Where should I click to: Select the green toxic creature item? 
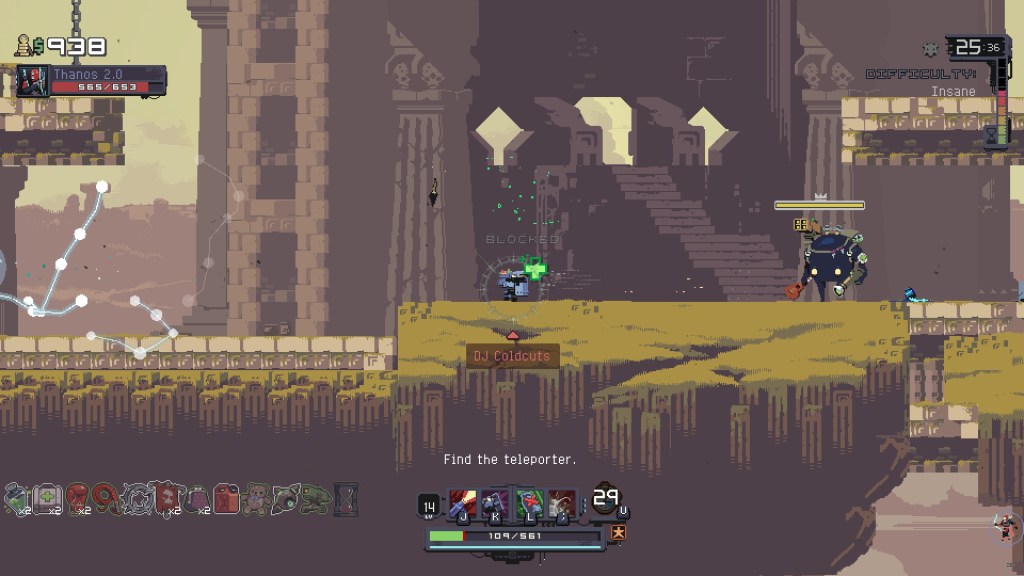click(316, 497)
